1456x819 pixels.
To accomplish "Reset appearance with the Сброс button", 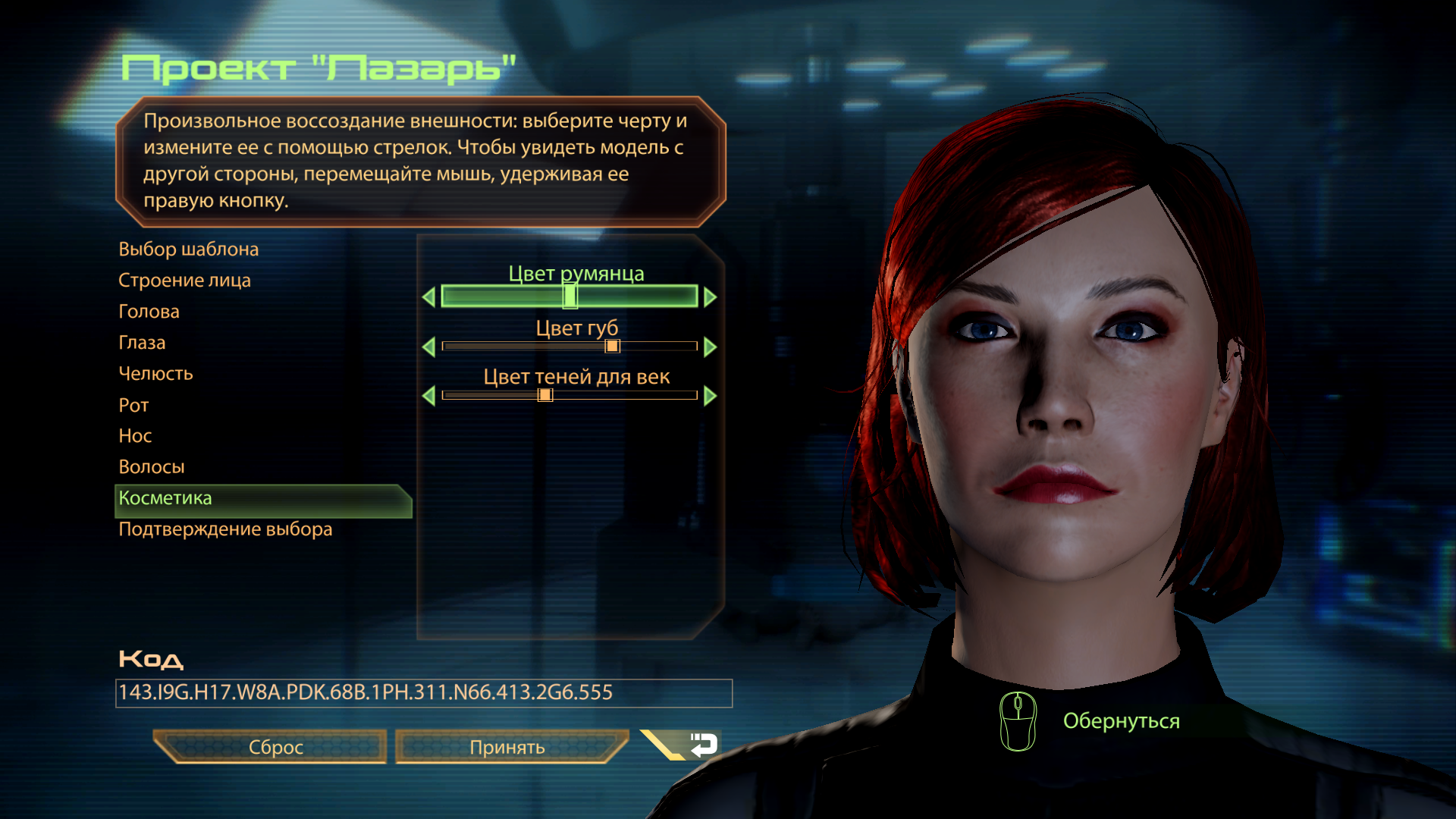I will (275, 748).
